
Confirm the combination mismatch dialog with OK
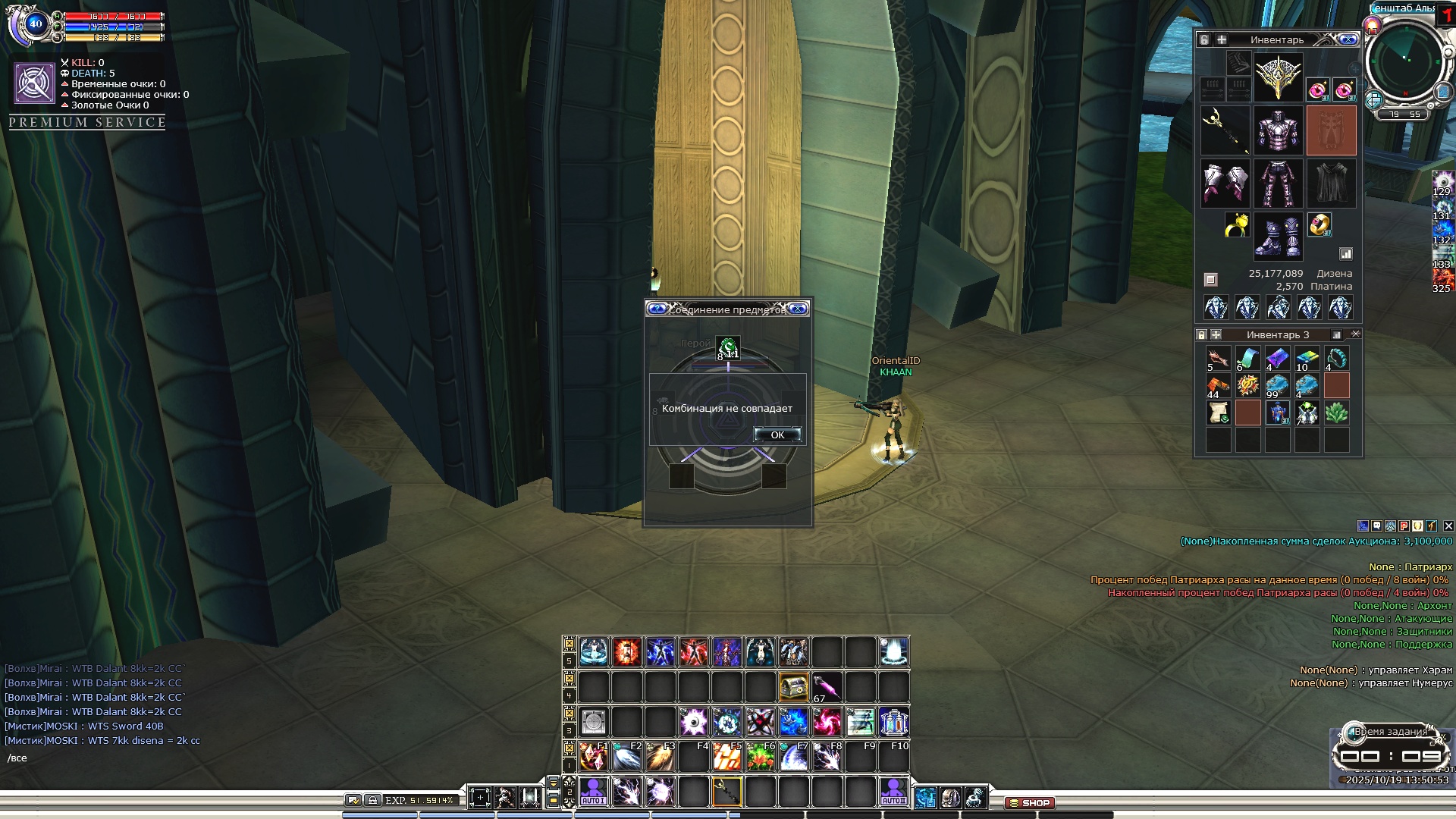pos(777,435)
